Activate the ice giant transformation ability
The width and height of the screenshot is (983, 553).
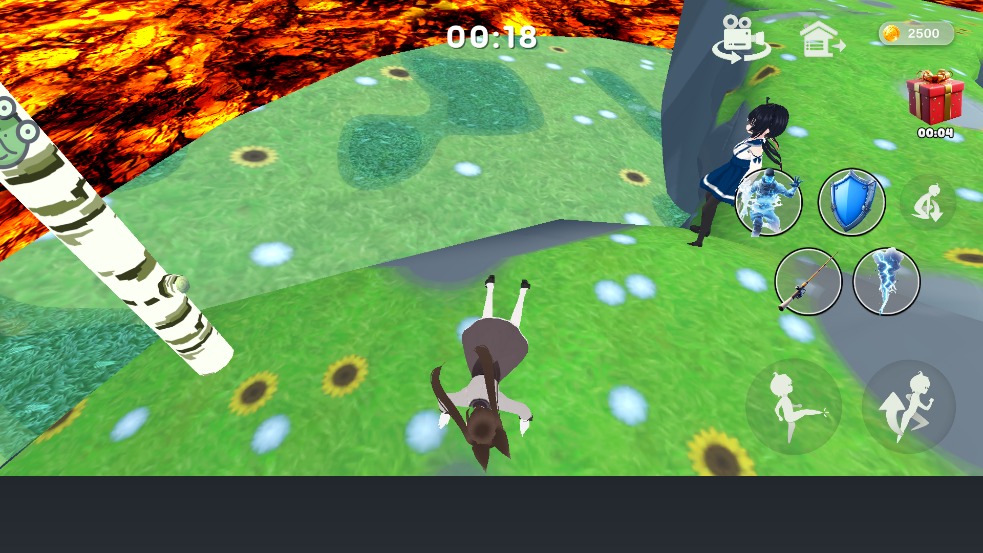point(768,202)
